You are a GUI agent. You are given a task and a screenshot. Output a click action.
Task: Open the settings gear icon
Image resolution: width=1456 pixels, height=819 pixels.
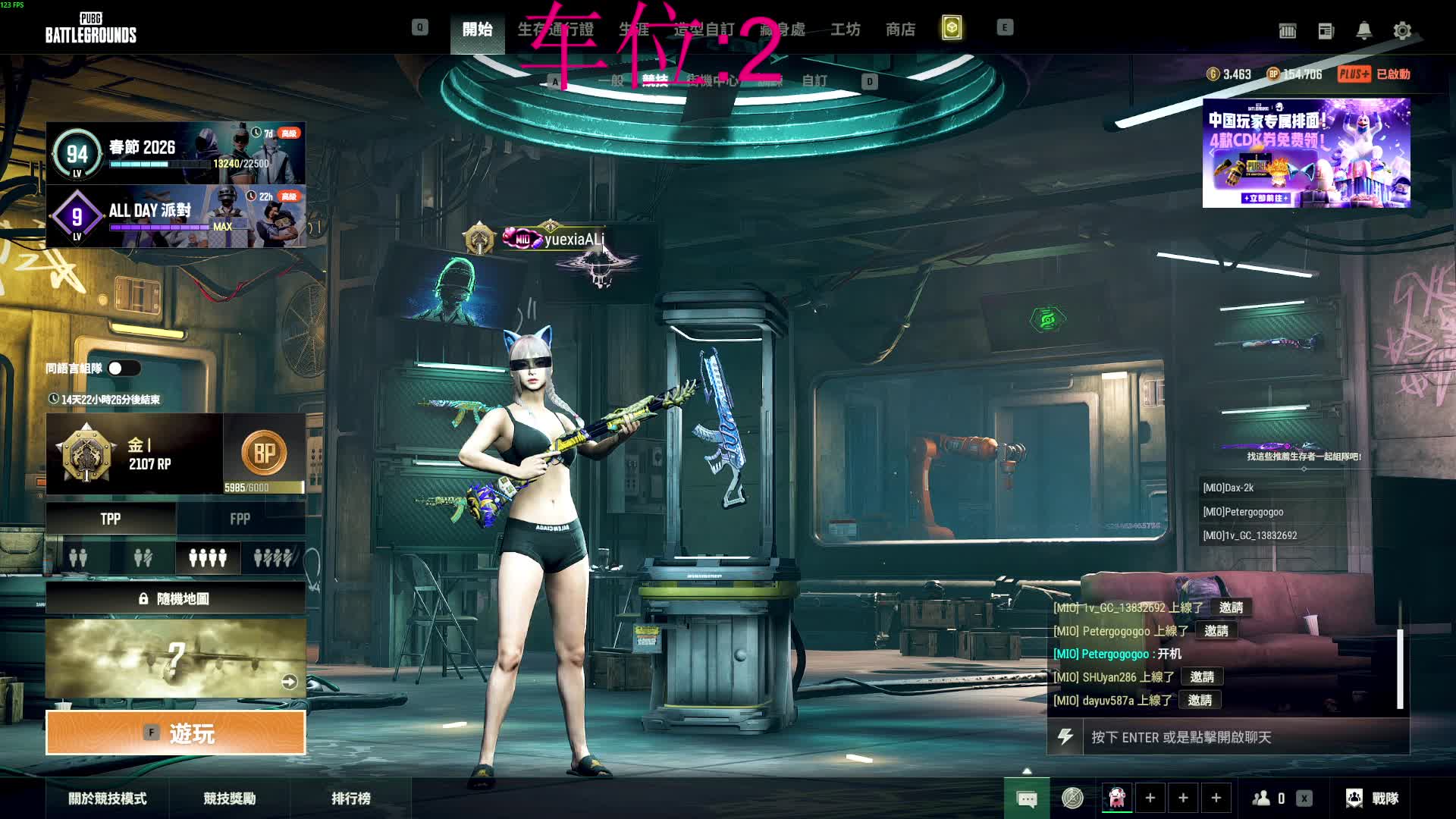click(1402, 31)
